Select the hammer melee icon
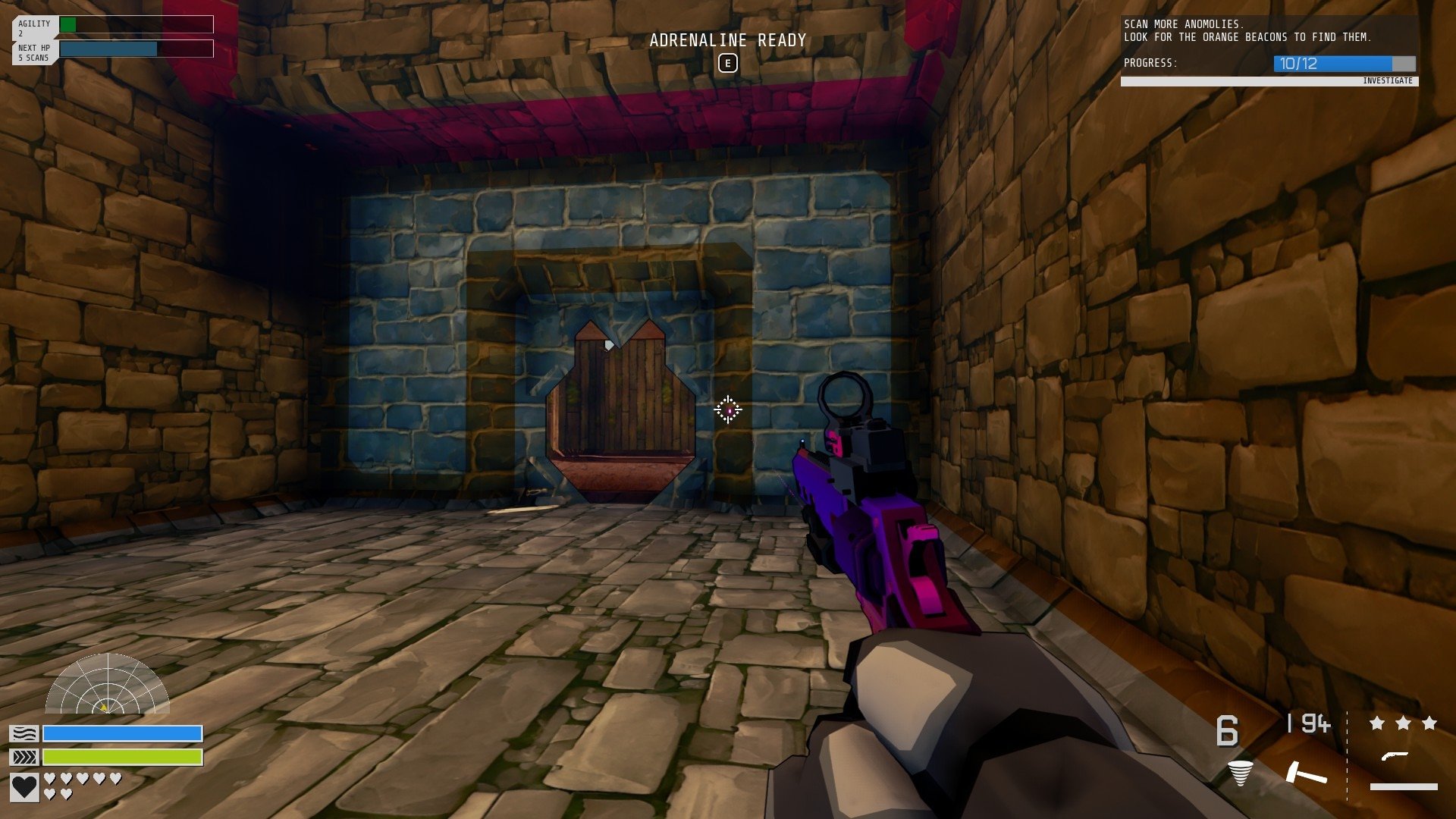This screenshot has height=819, width=1456. point(1306,773)
